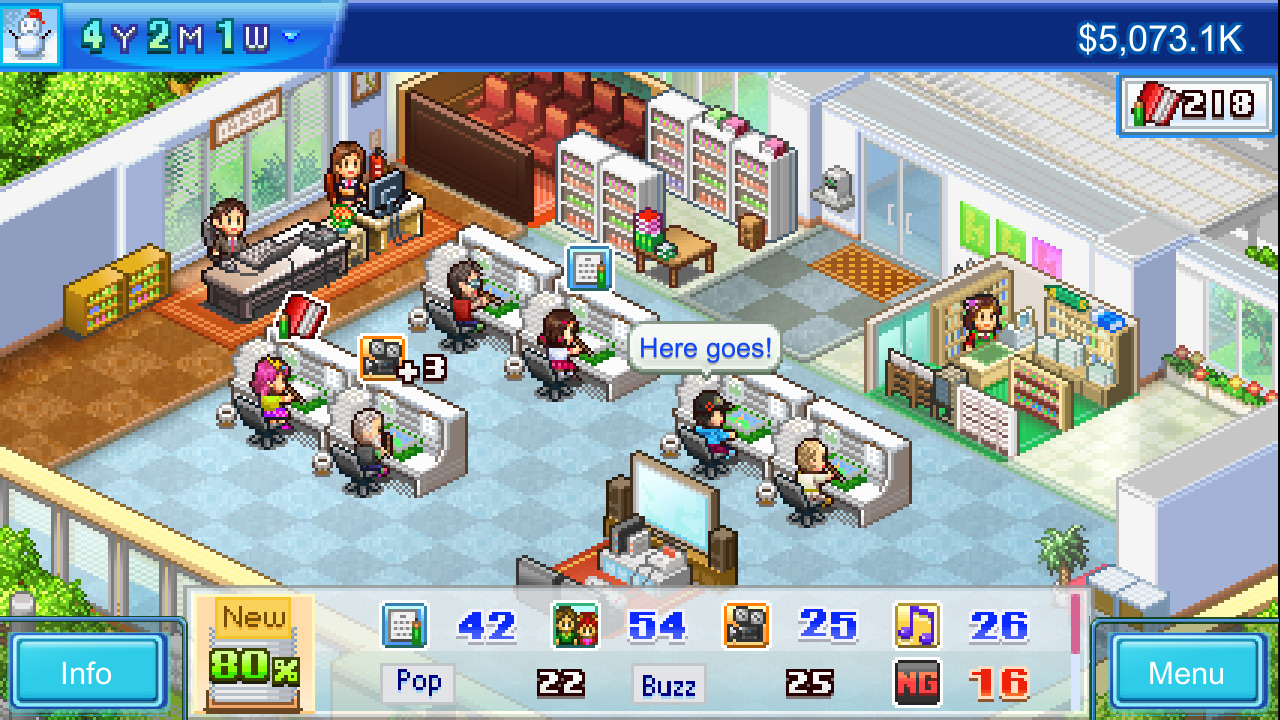The image size is (1280, 720).
Task: Open the Menu button
Action: pos(1186,673)
